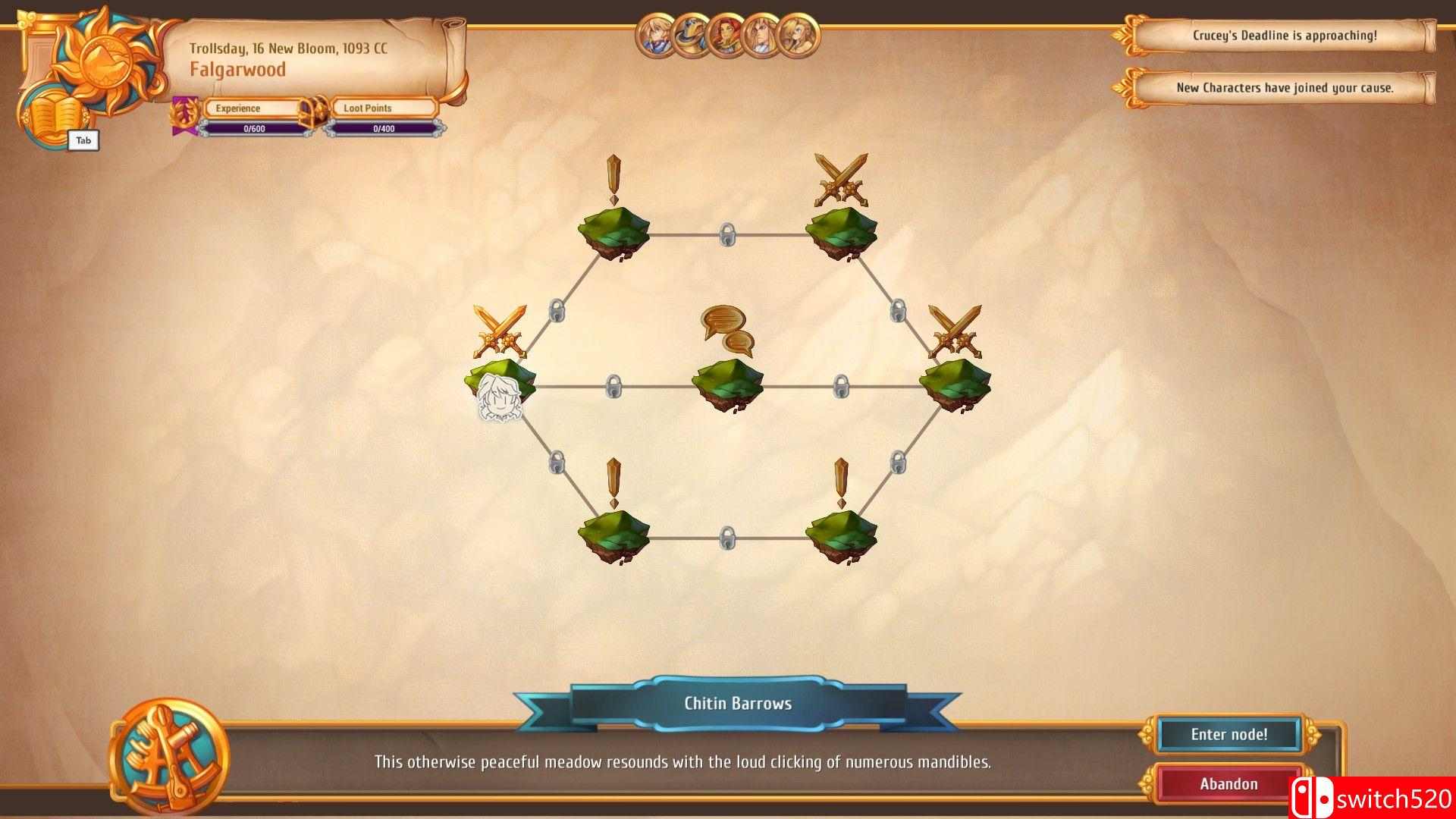The width and height of the screenshot is (1456, 819).
Task: Click the Loot Points 0/400 progress bar
Action: coord(381,128)
